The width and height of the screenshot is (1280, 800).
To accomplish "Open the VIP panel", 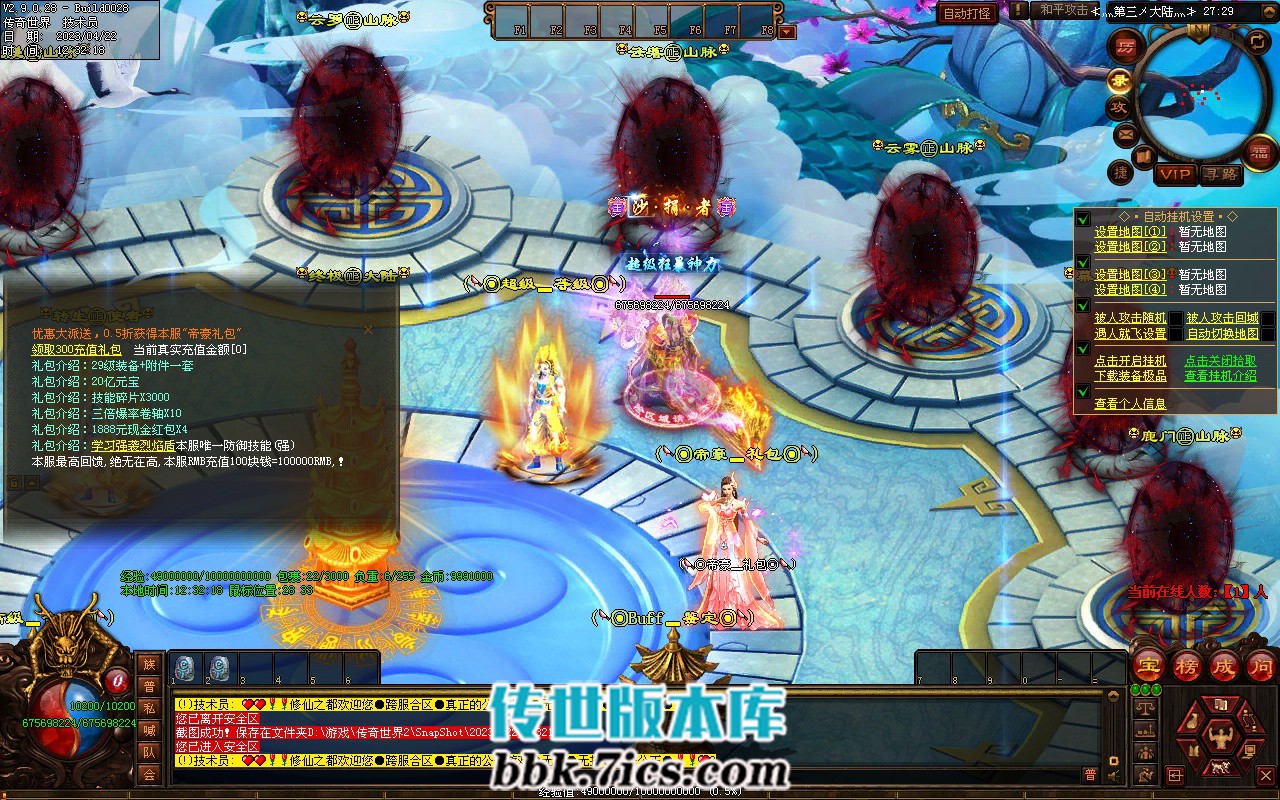I will pos(1175,174).
